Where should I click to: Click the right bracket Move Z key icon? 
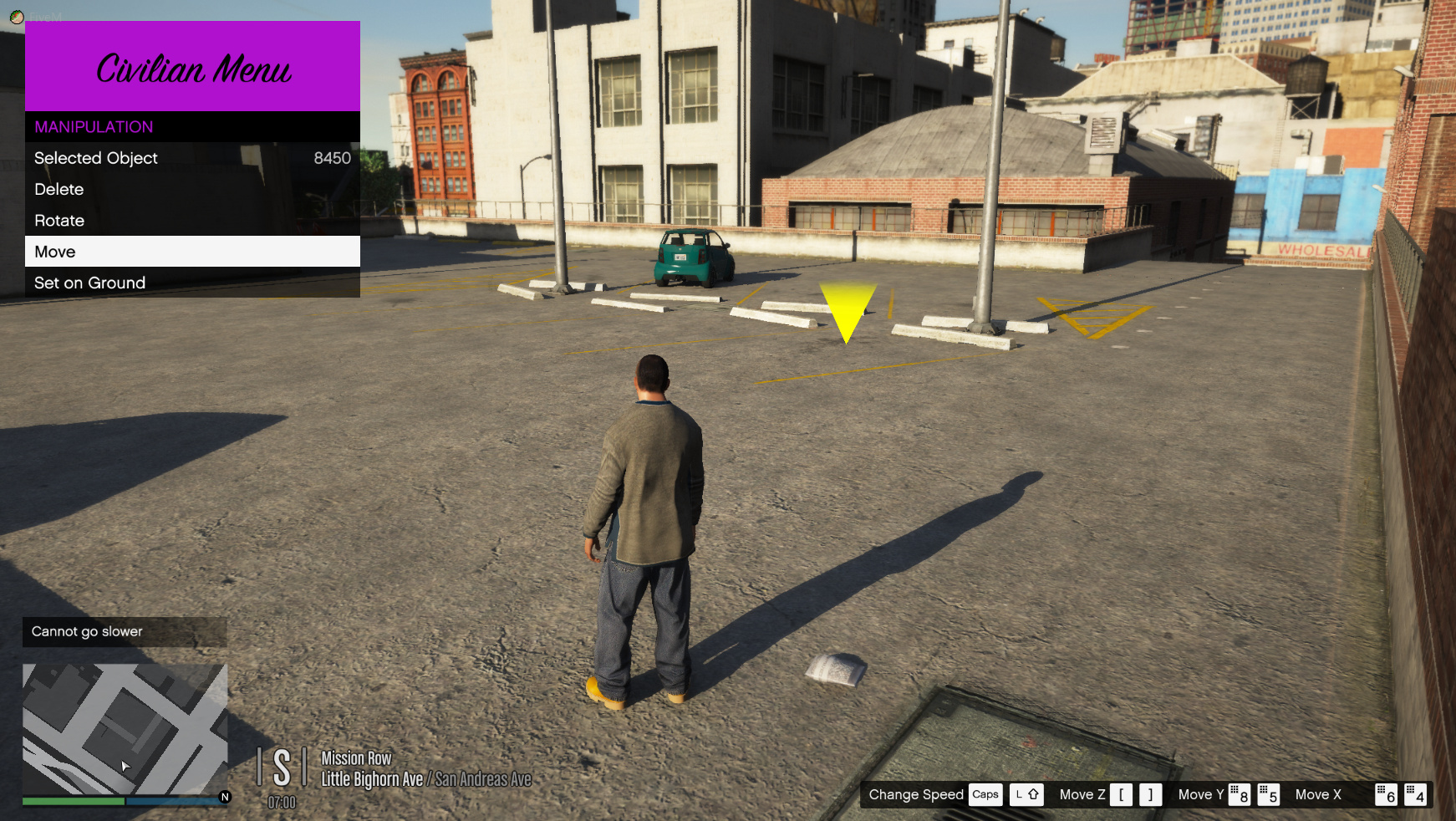(1149, 795)
